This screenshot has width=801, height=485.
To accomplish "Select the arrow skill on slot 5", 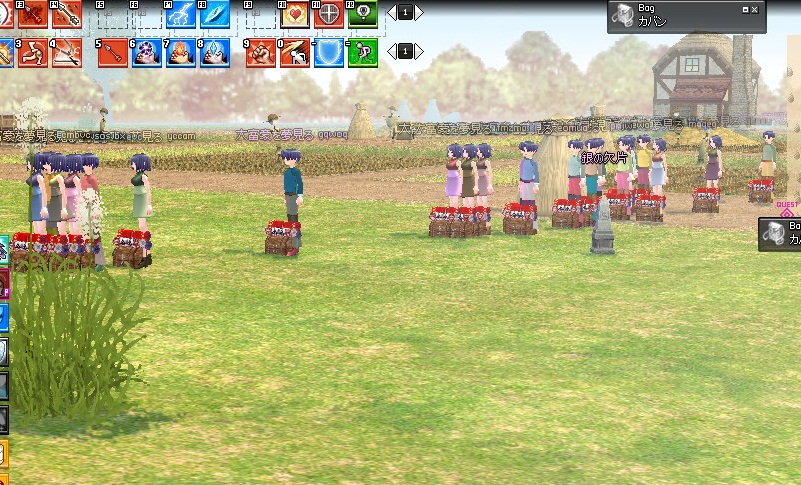I will pos(112,51).
